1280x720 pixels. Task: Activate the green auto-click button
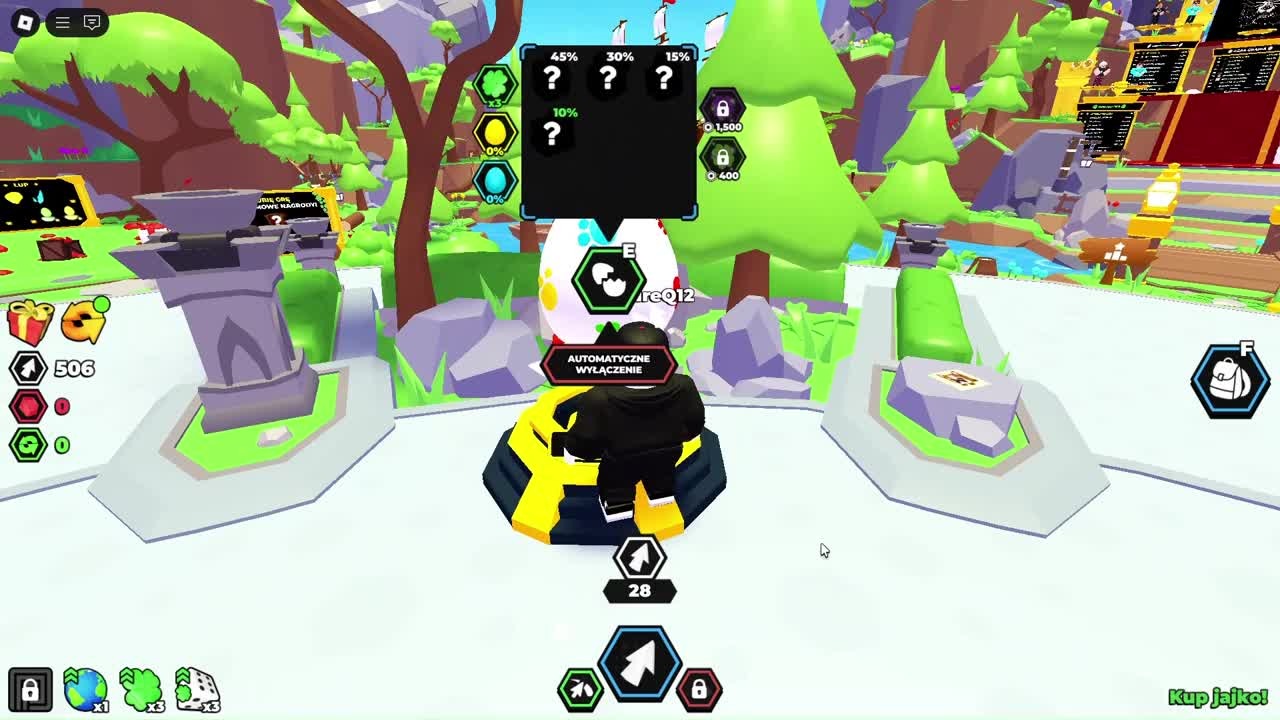pos(580,688)
